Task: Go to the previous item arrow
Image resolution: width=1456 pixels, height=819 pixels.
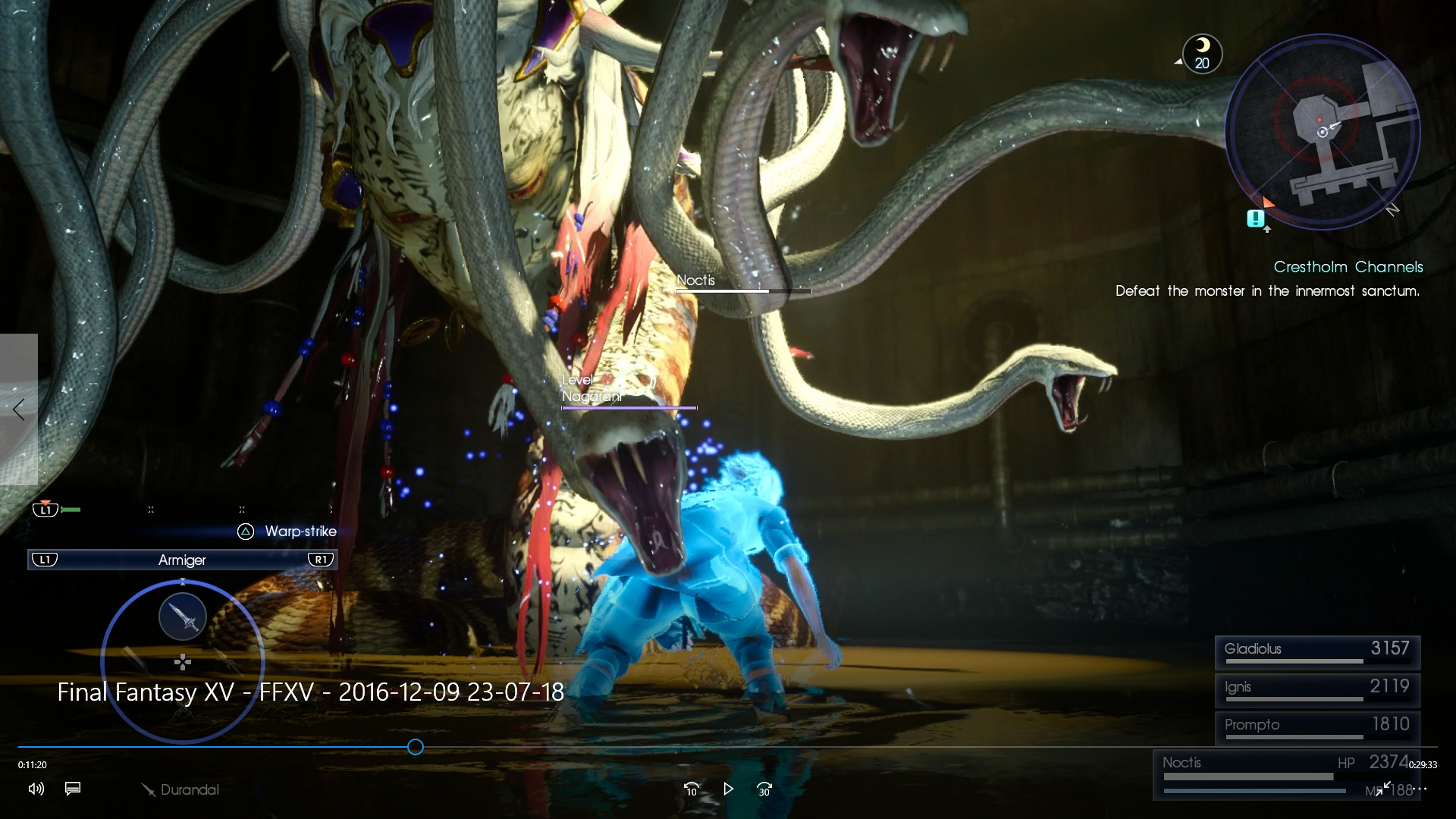Action: pos(19,409)
